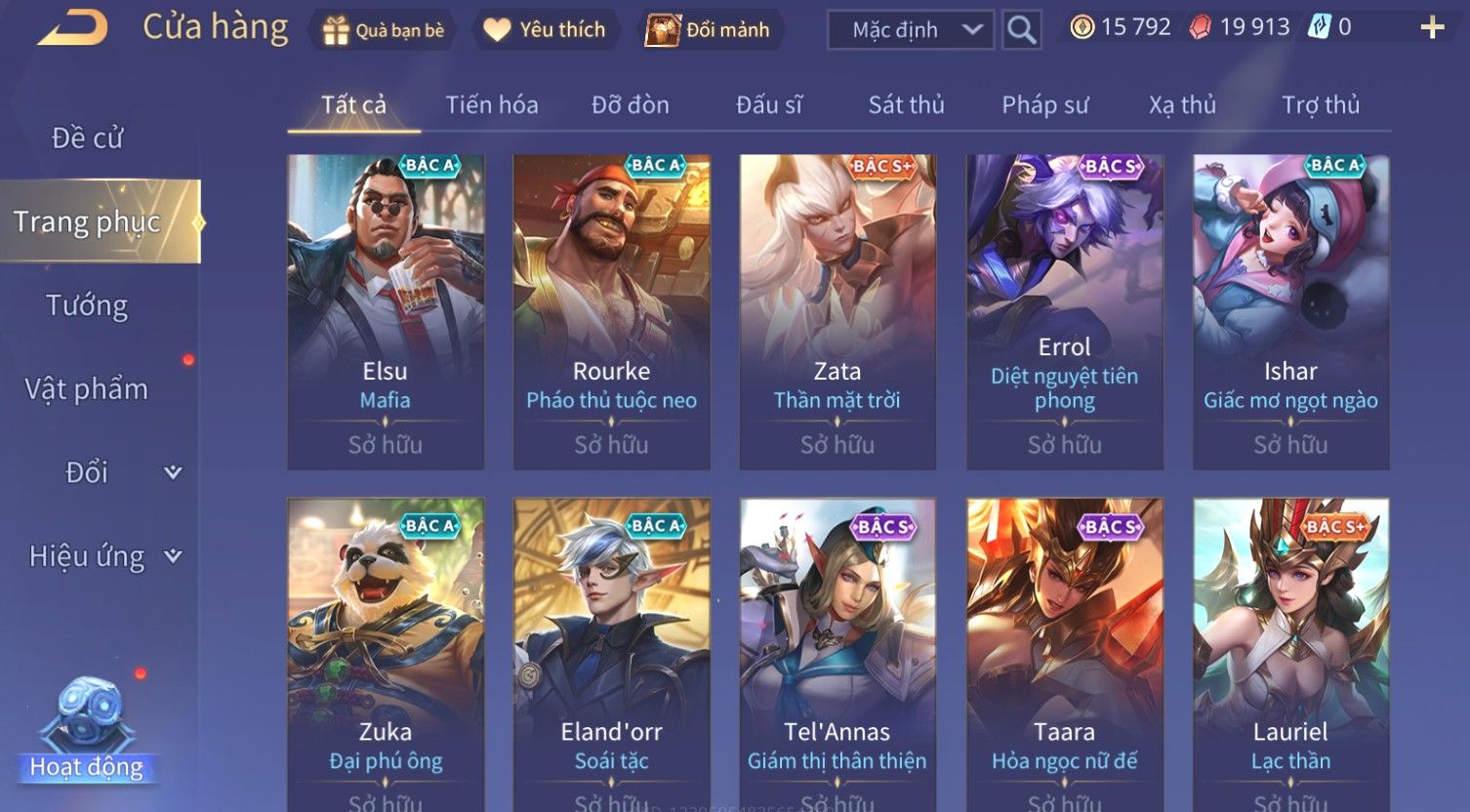Switch to the Tiến hóa tab
Image resolution: width=1470 pixels, height=812 pixels.
pyautogui.click(x=491, y=105)
